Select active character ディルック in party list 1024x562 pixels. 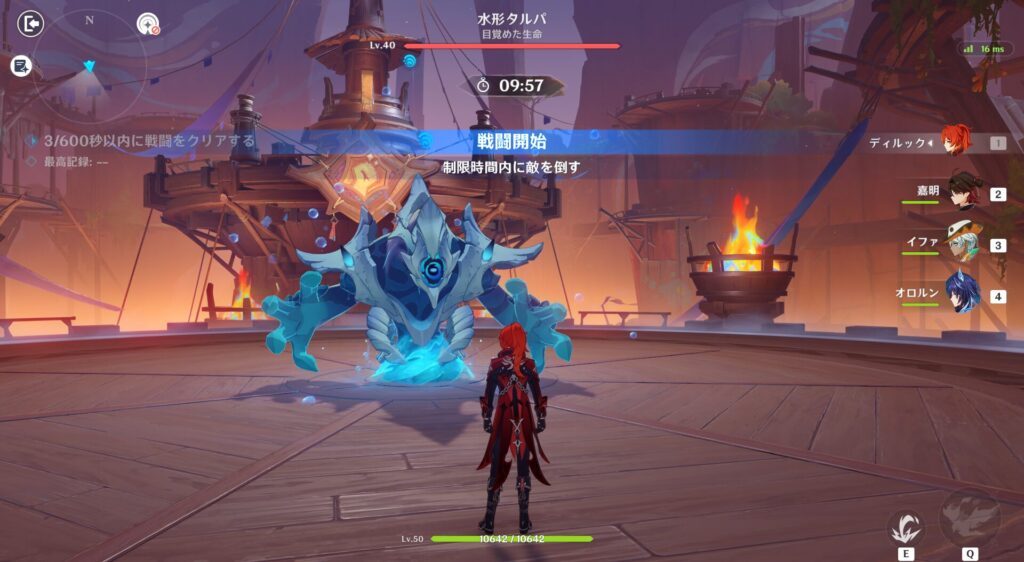click(x=955, y=142)
